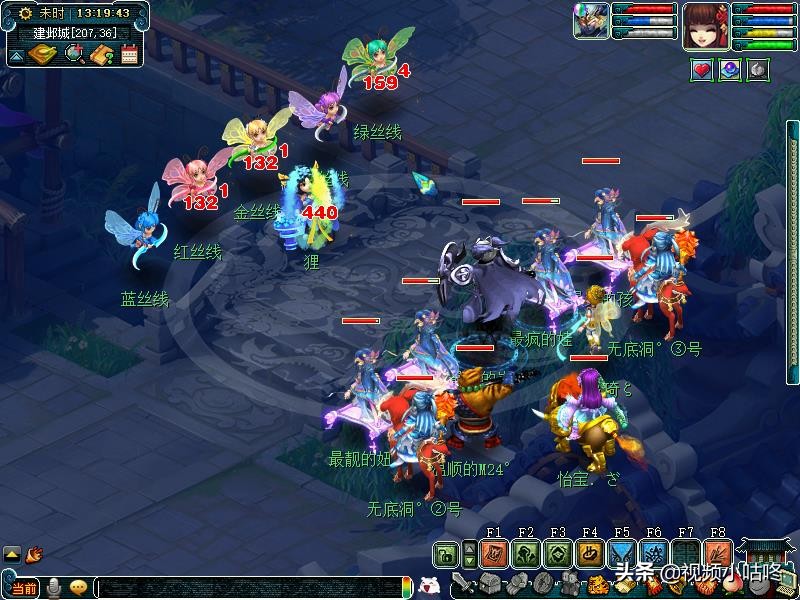Click the chat text input box
Viewport: 800px width, 600px height.
pos(250,588)
